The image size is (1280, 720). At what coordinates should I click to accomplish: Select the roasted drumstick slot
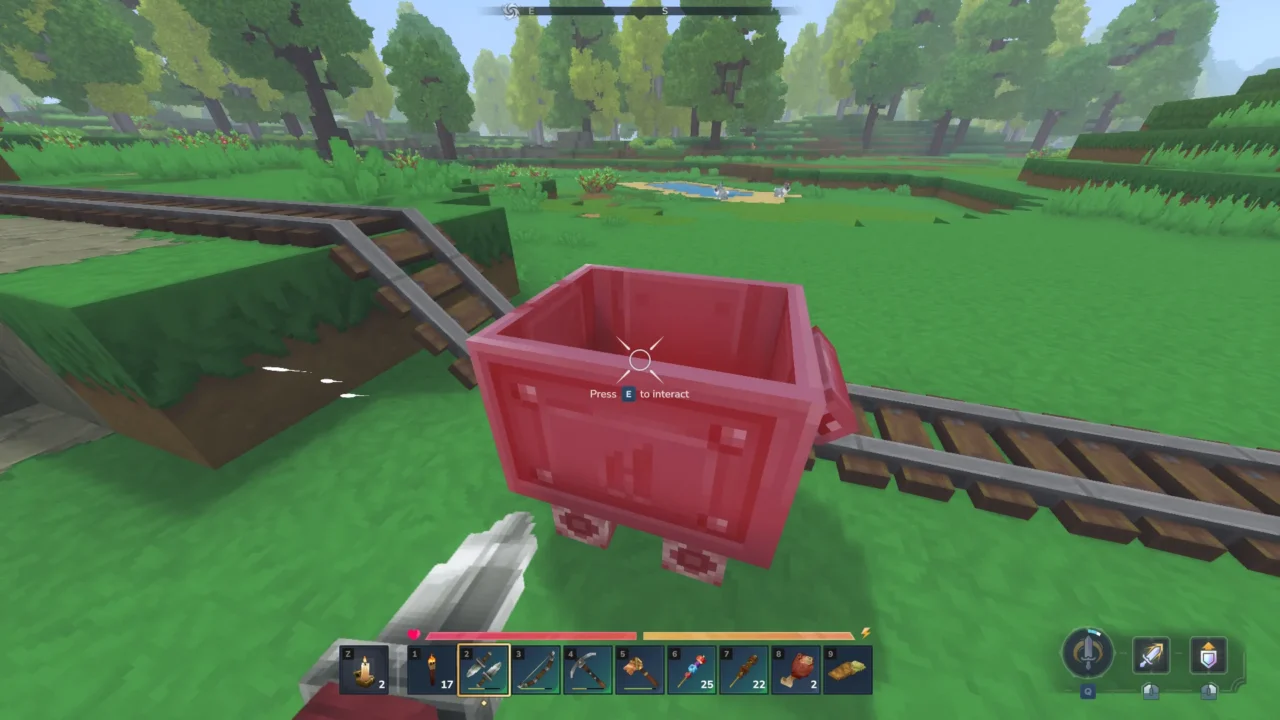click(x=796, y=669)
